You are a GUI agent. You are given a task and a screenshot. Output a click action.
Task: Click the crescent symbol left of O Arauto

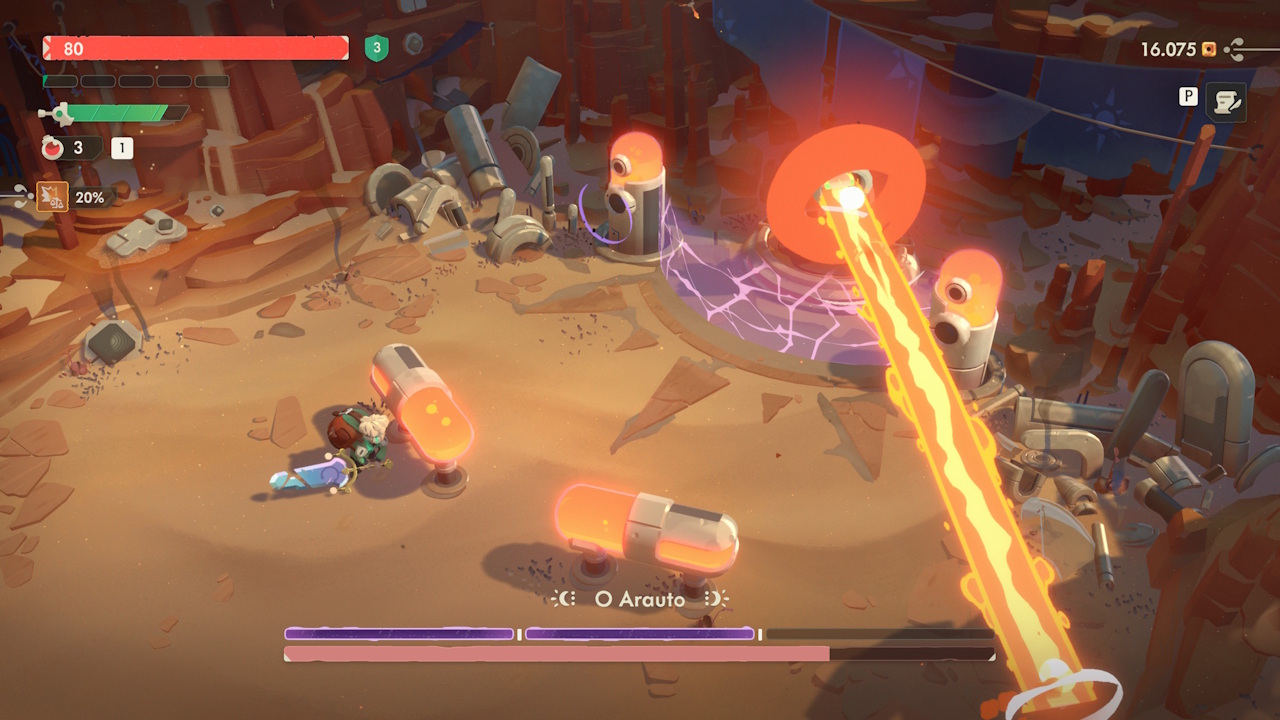[x=562, y=598]
